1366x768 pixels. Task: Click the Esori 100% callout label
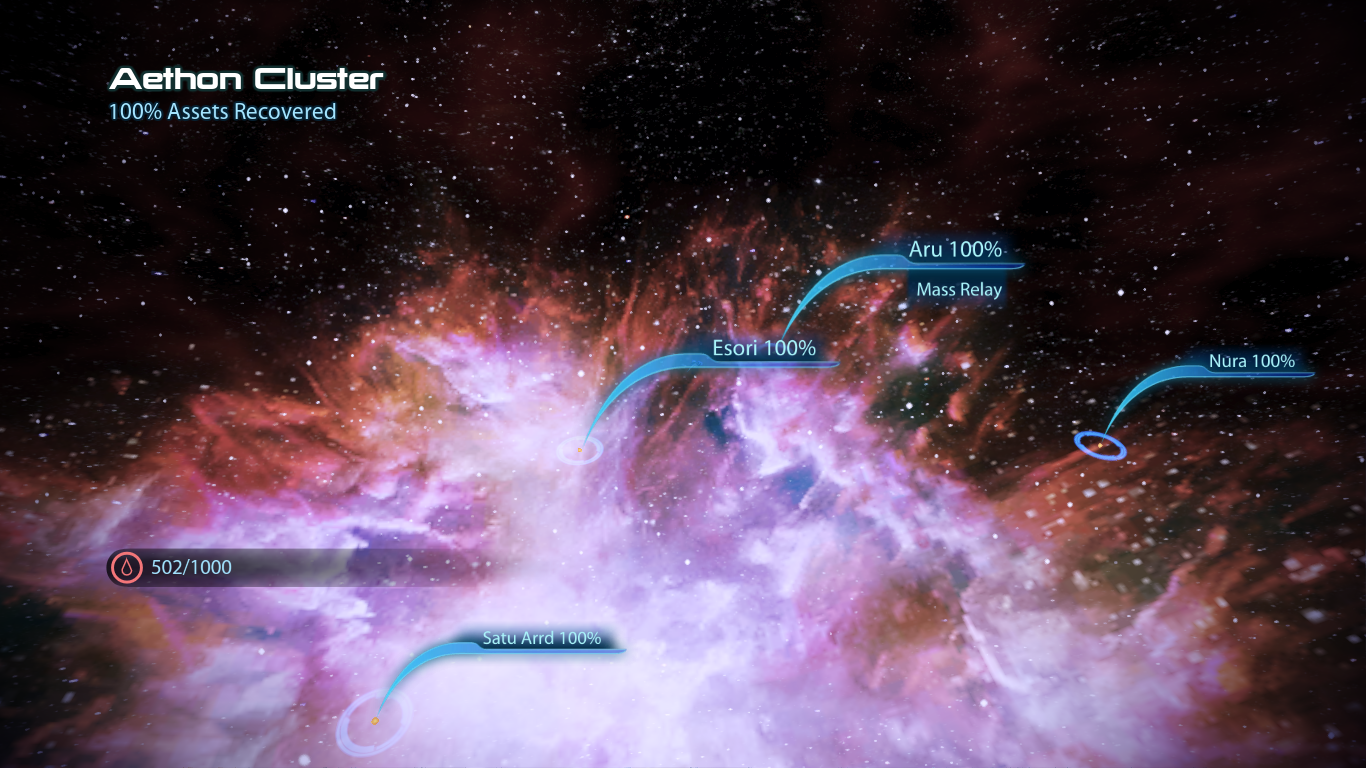tap(763, 348)
